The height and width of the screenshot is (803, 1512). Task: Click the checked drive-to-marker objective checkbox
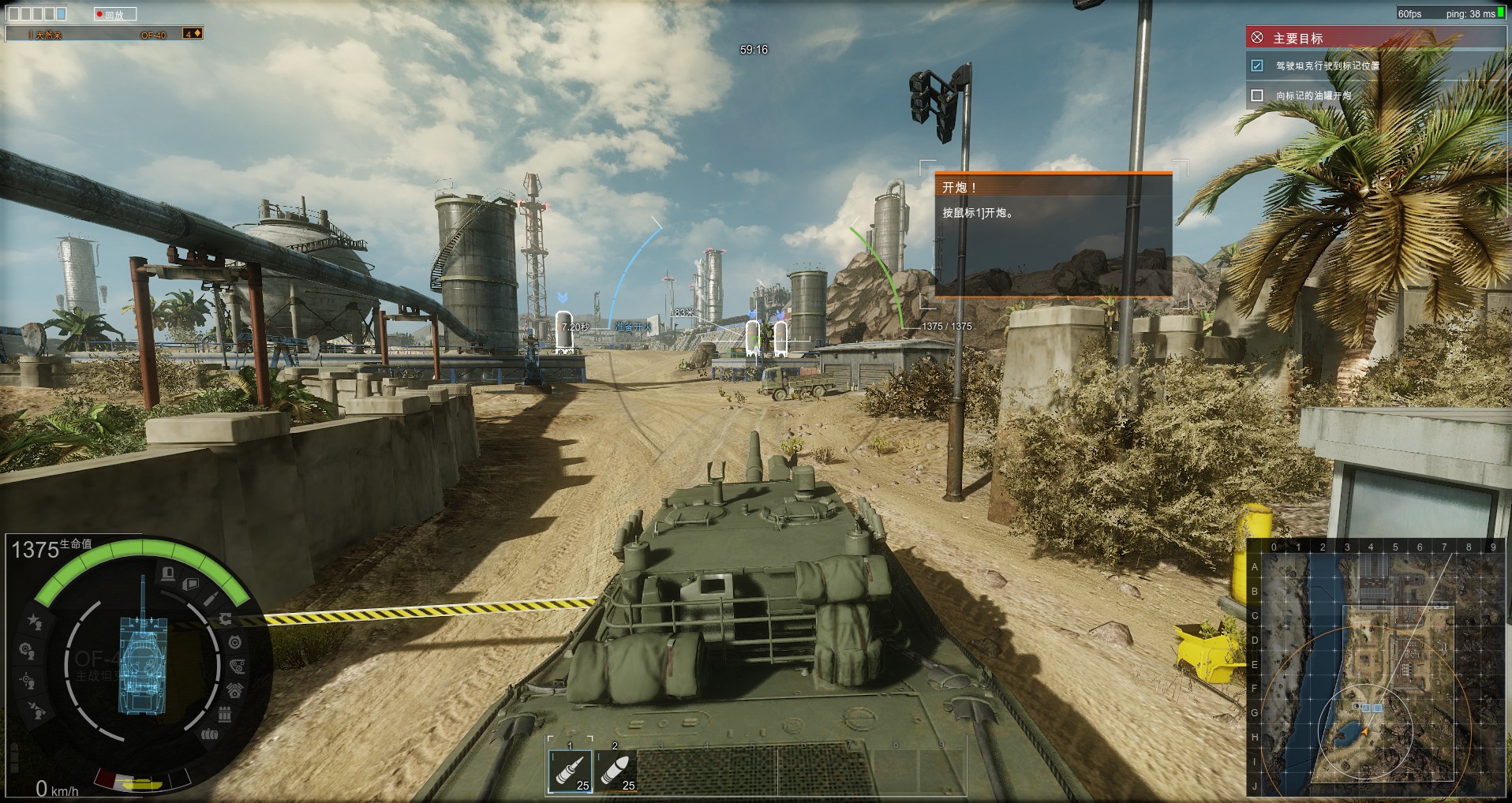(1257, 66)
